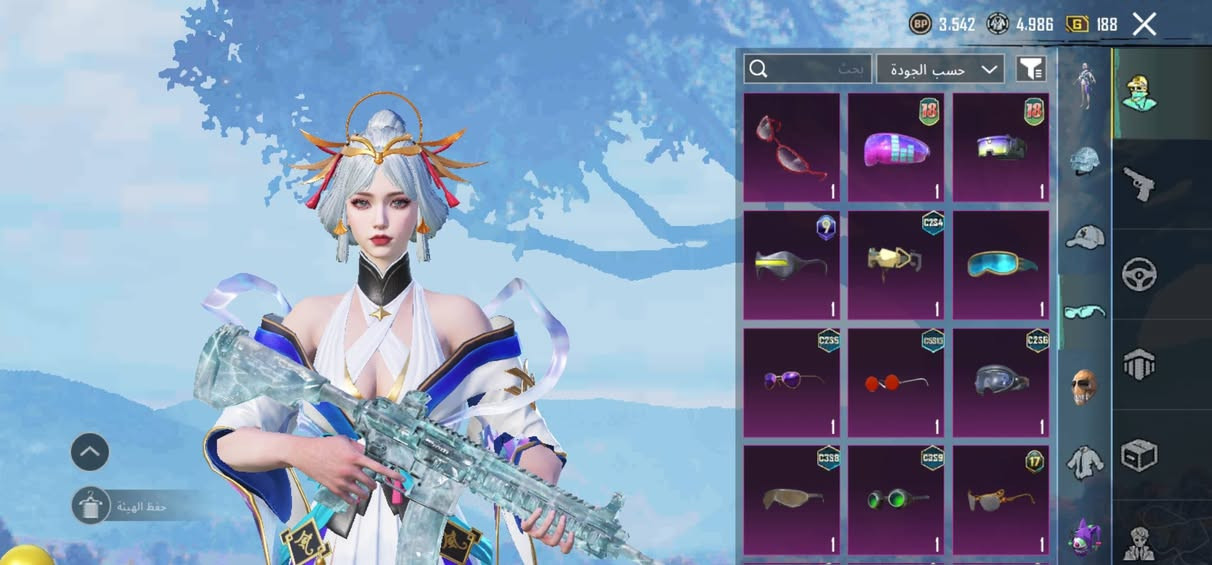Open the crate box section
Image resolution: width=1212 pixels, height=565 pixels.
click(1139, 455)
